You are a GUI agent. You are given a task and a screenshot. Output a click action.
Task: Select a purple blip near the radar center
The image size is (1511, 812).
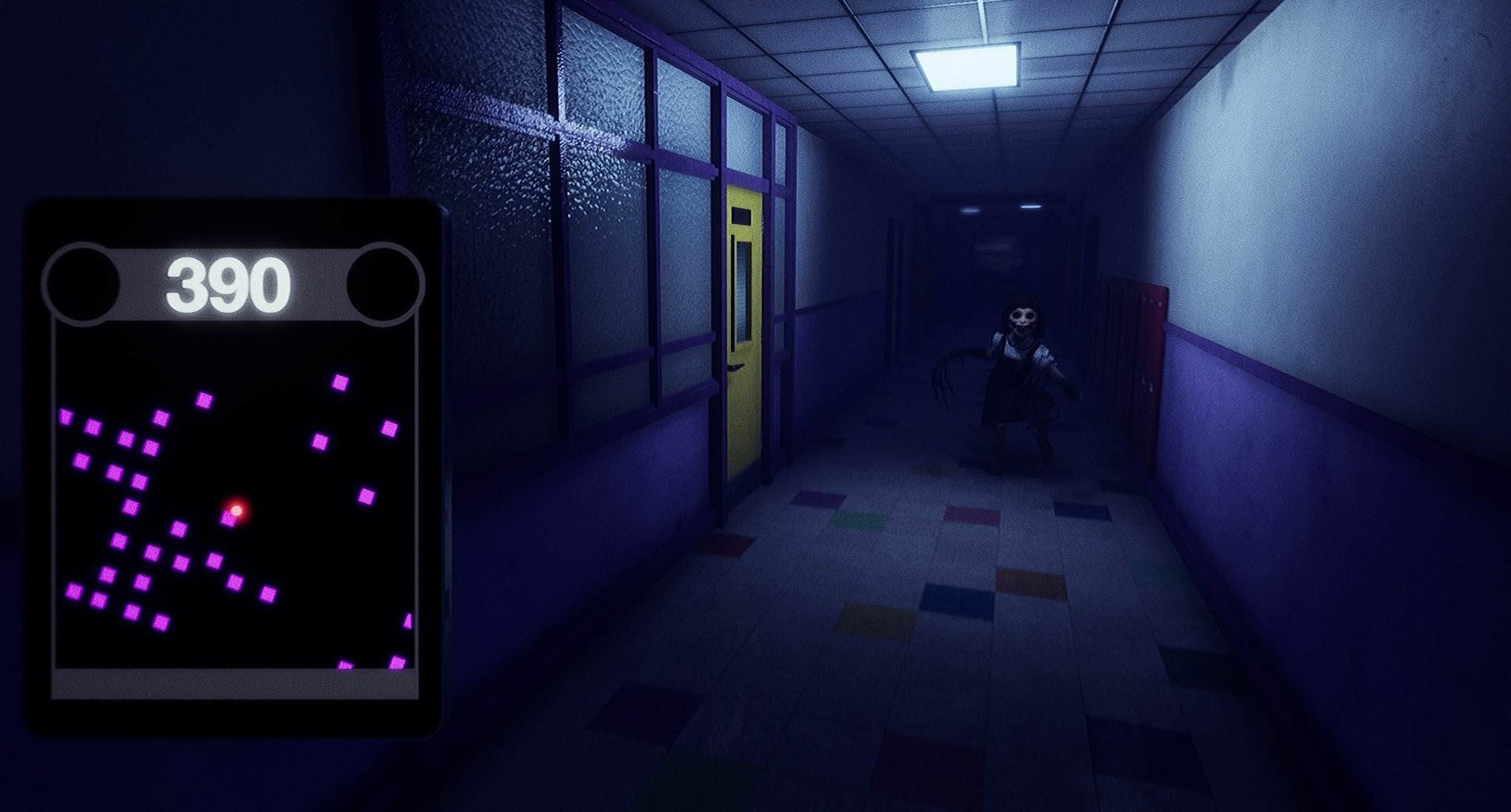pyautogui.click(x=227, y=519)
